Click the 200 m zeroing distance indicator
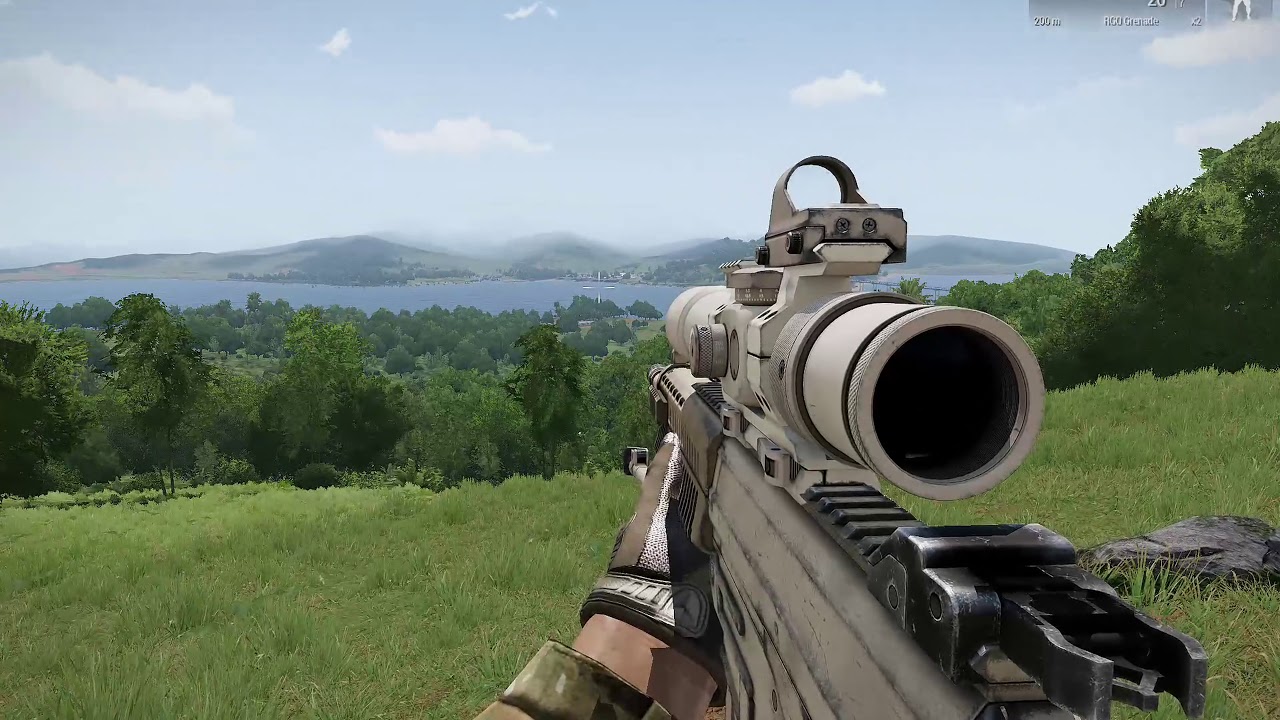The image size is (1280, 720). [x=1047, y=21]
